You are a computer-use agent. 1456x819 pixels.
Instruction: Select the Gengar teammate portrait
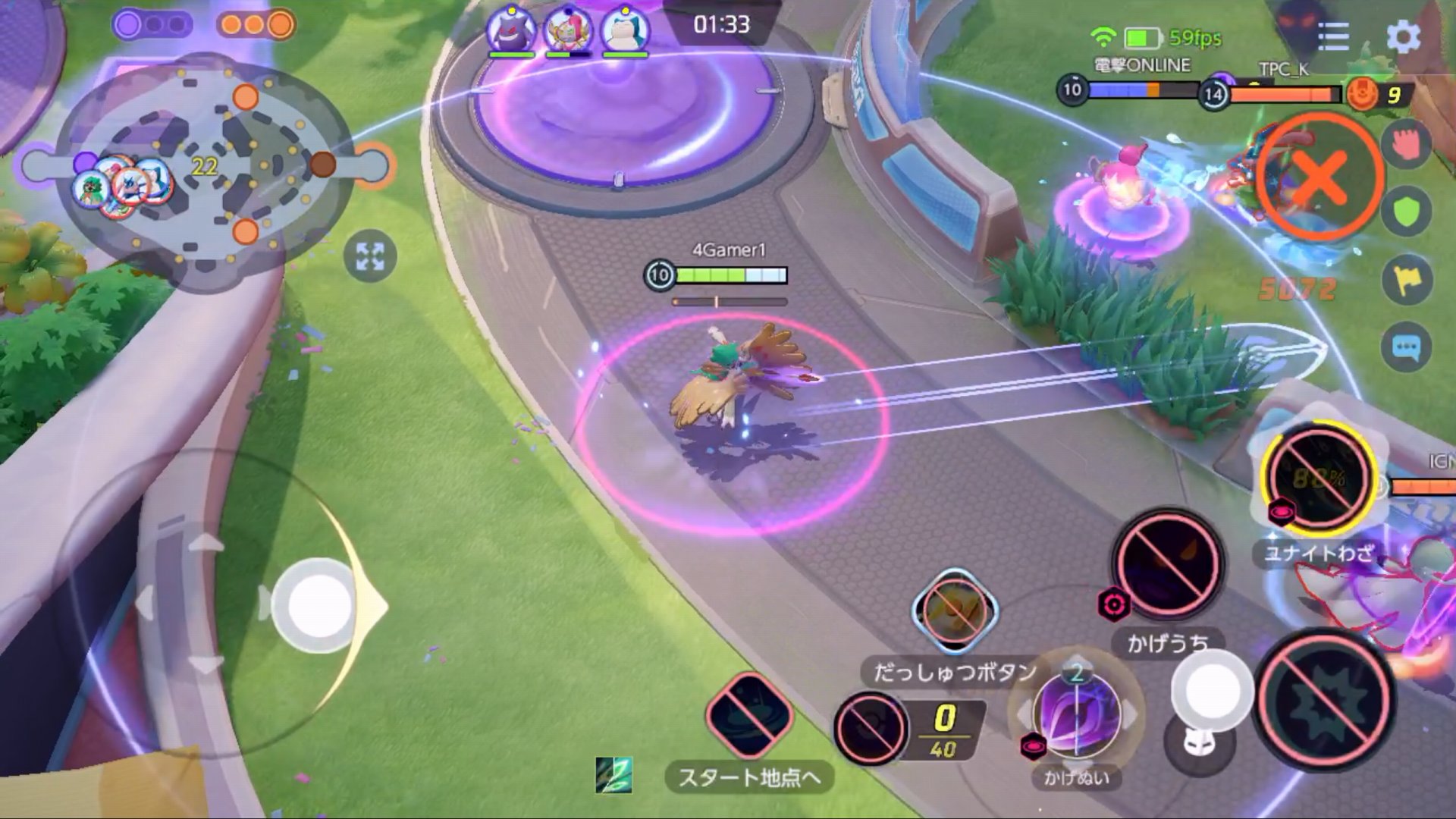click(x=511, y=30)
